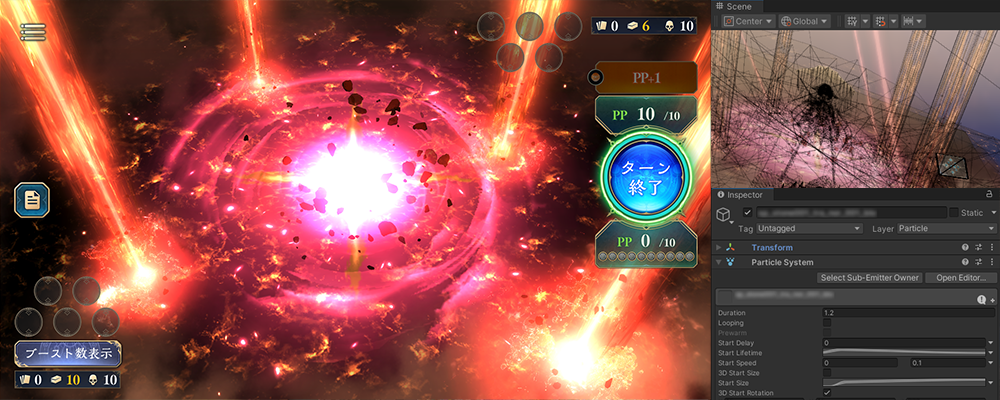Image resolution: width=1000 pixels, height=400 pixels.
Task: Toggle the ブースト数表示 button
Action: [x=68, y=352]
